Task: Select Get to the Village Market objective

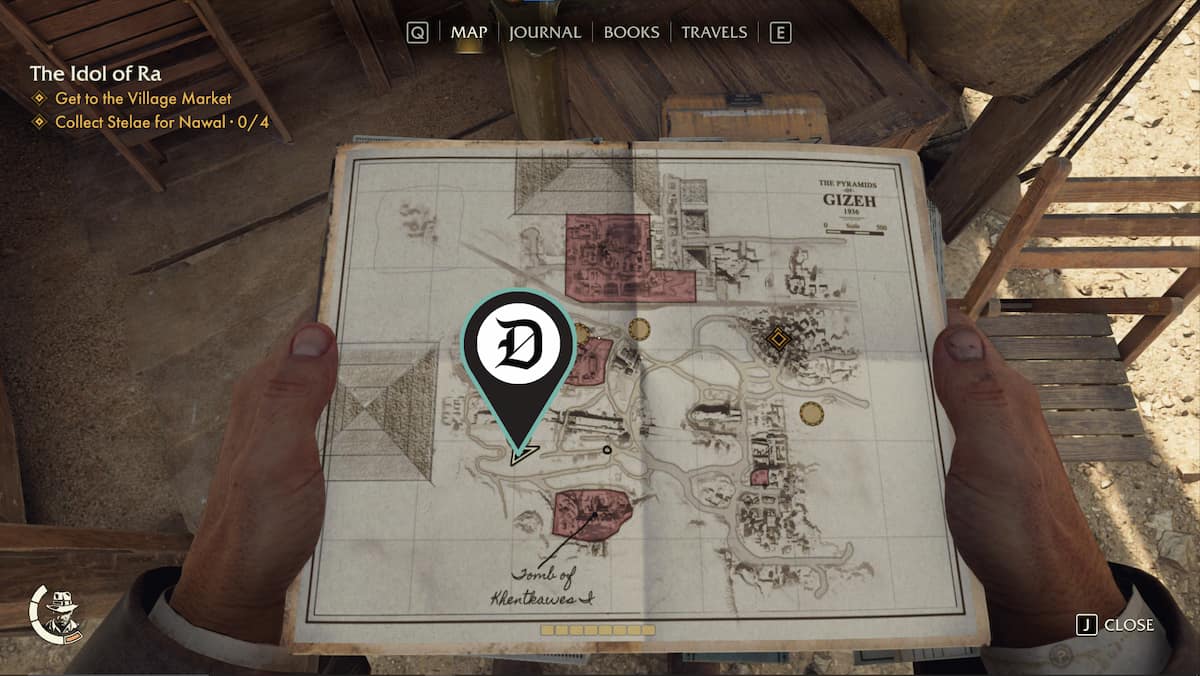Action: [x=143, y=98]
